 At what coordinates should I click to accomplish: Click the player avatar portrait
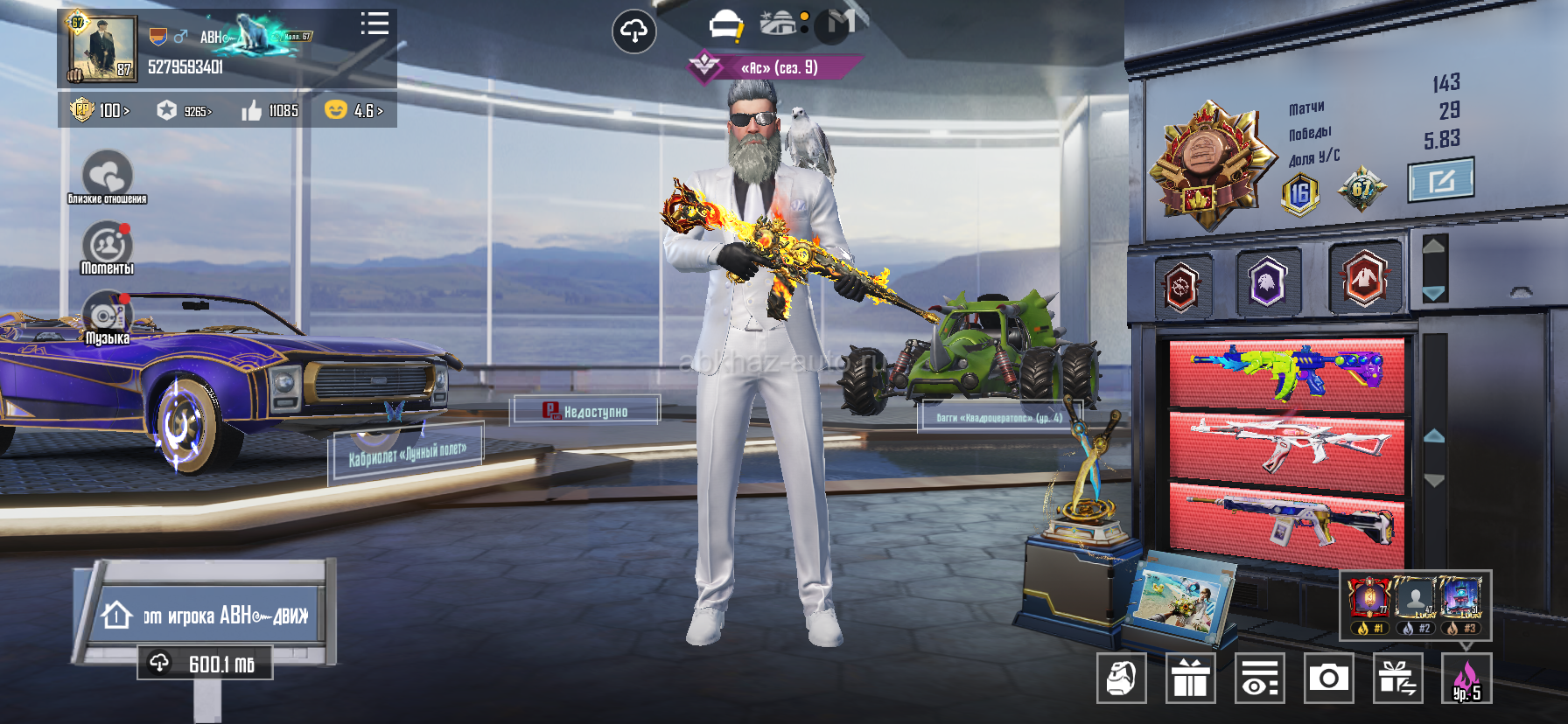[x=102, y=49]
